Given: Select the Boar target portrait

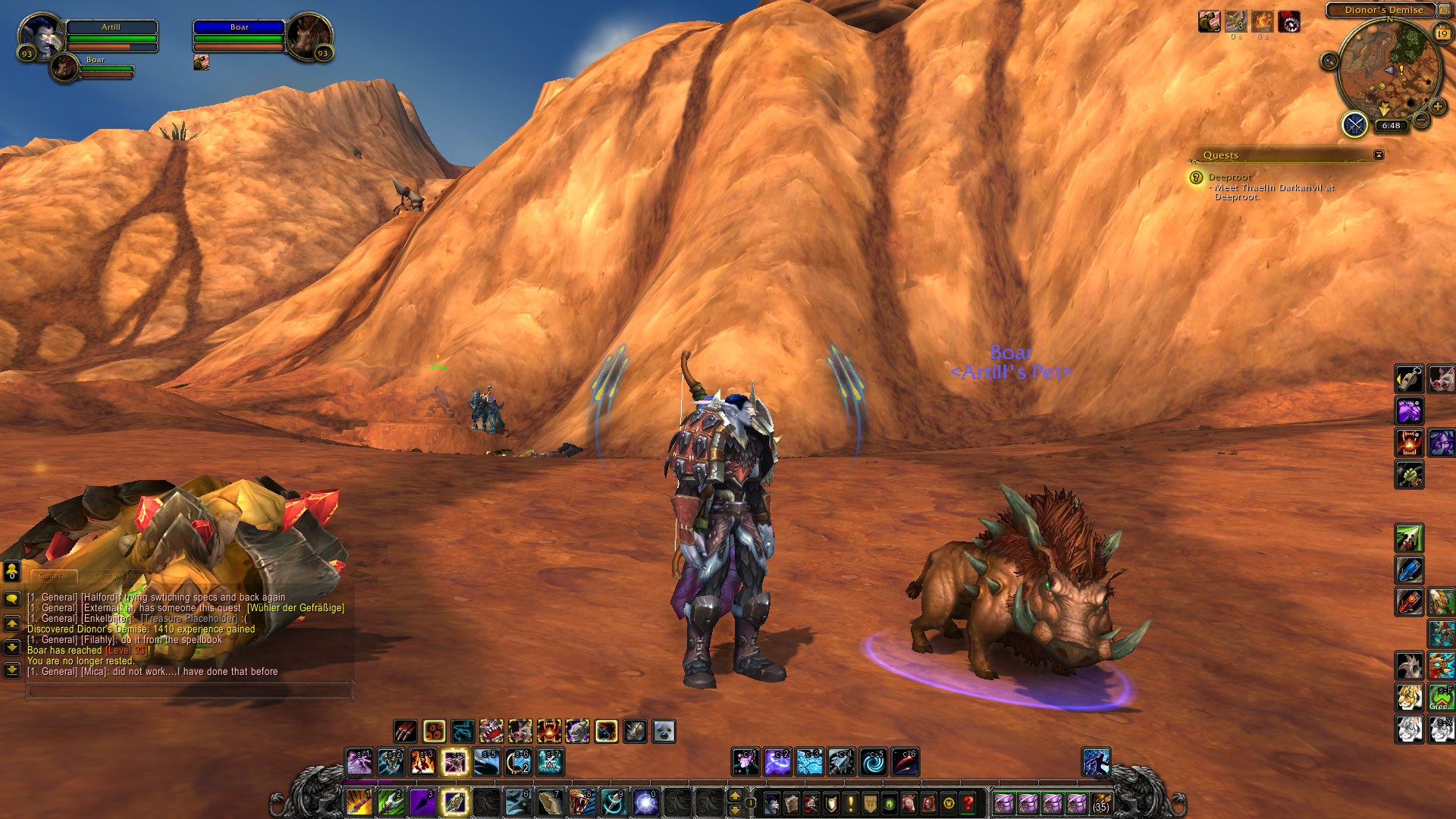Looking at the screenshot, I should [307, 36].
